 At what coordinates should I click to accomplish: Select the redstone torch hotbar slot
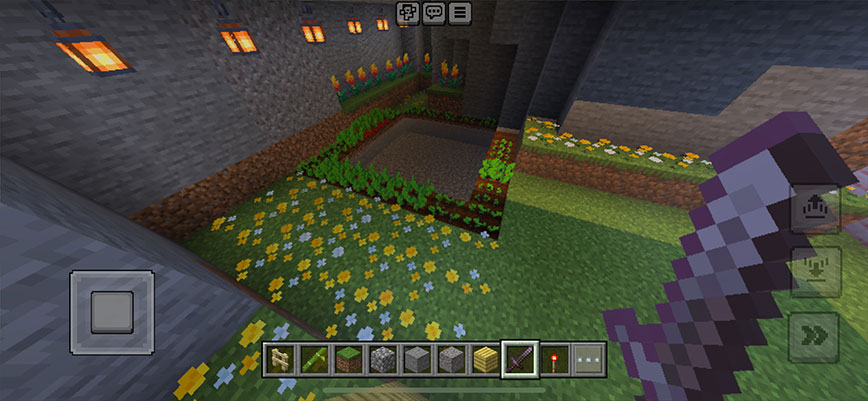click(554, 359)
